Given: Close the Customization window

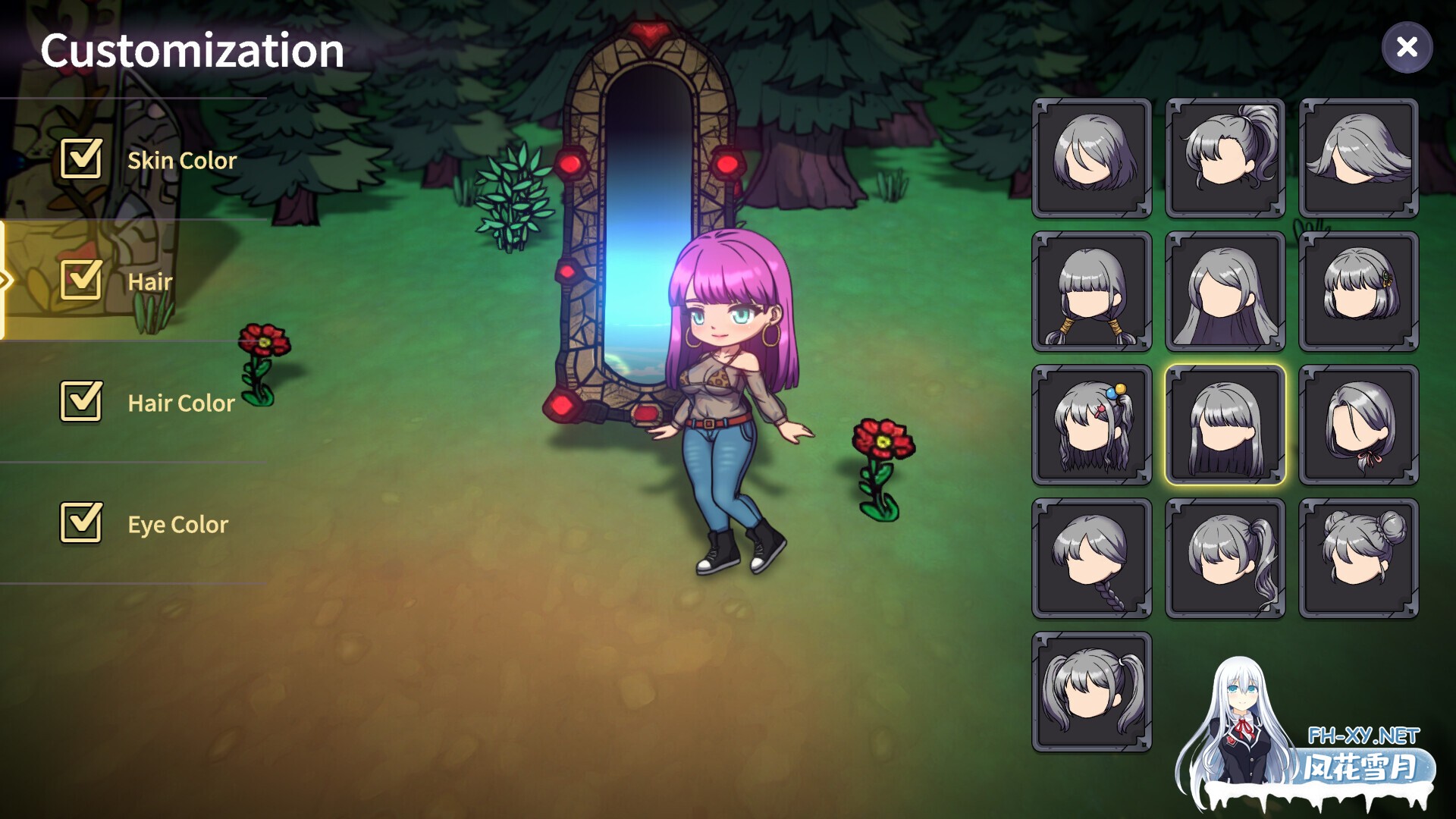Looking at the screenshot, I should click(x=1408, y=47).
